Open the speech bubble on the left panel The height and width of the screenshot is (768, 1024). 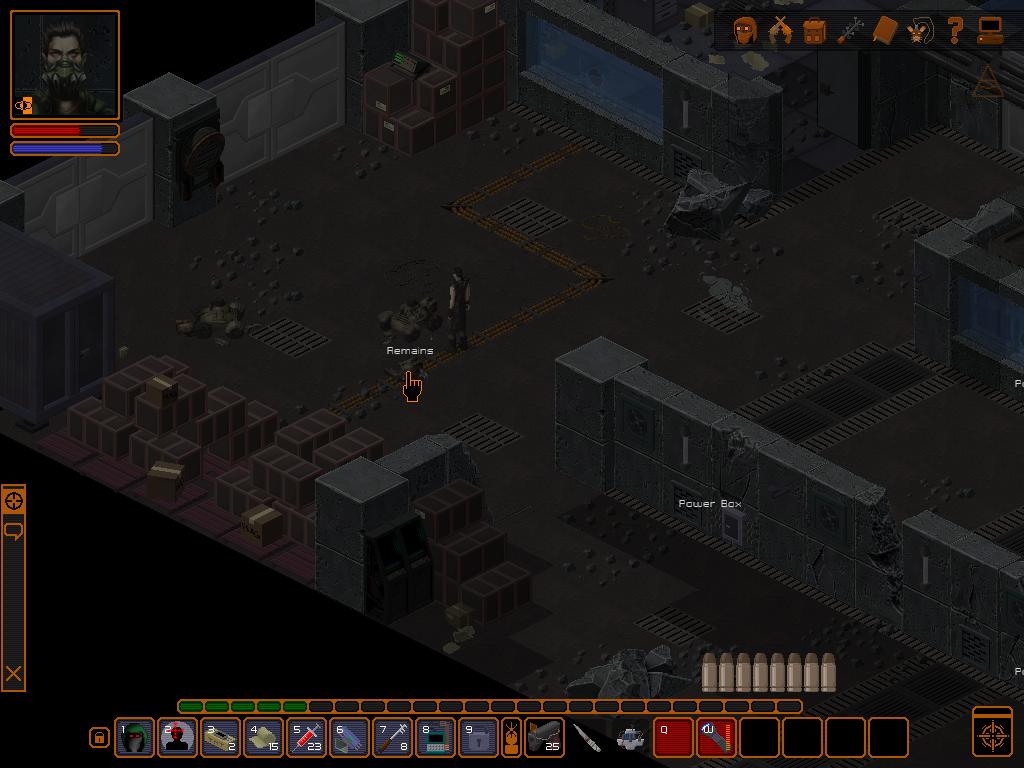(14, 530)
